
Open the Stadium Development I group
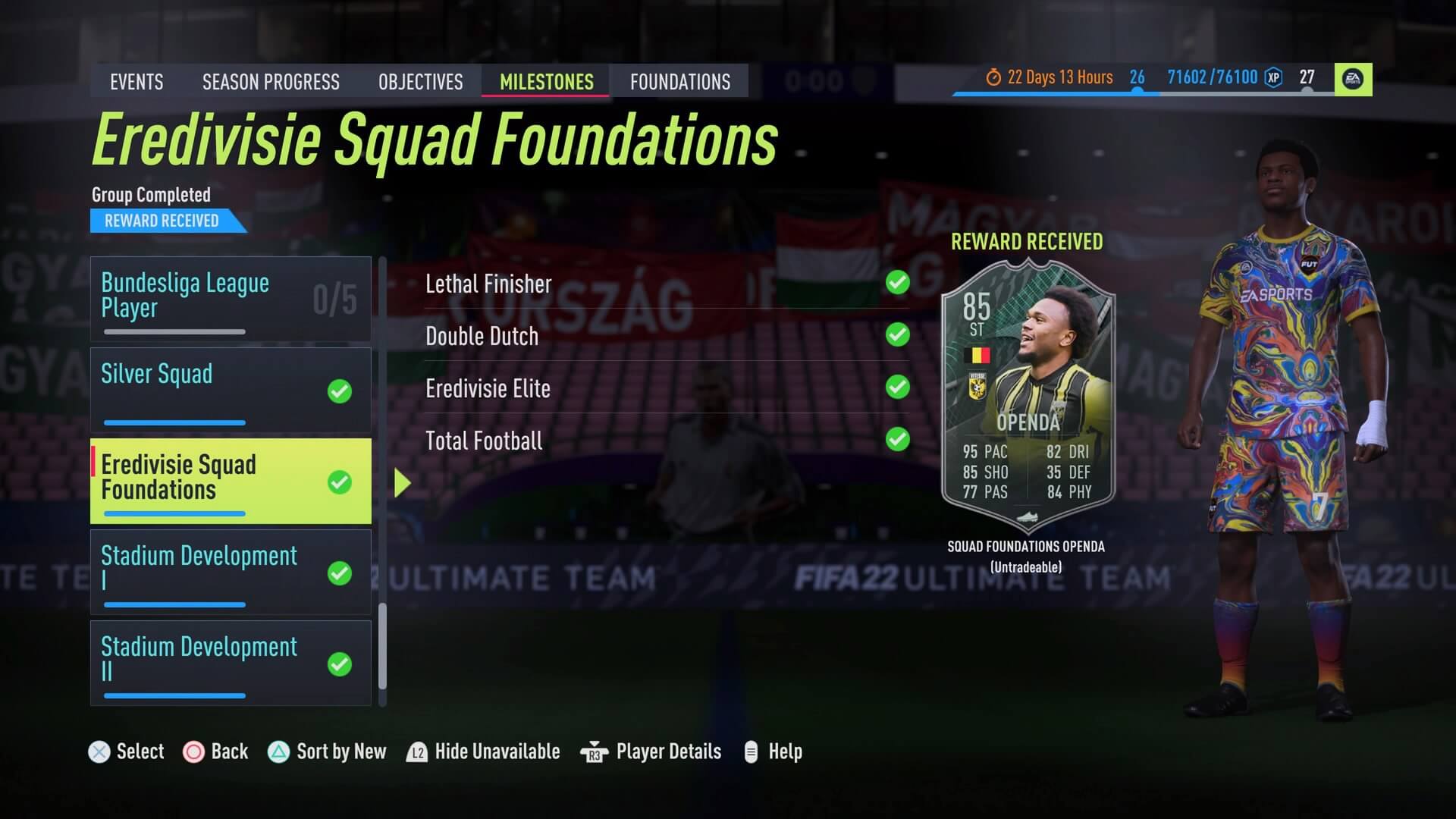[x=231, y=572]
